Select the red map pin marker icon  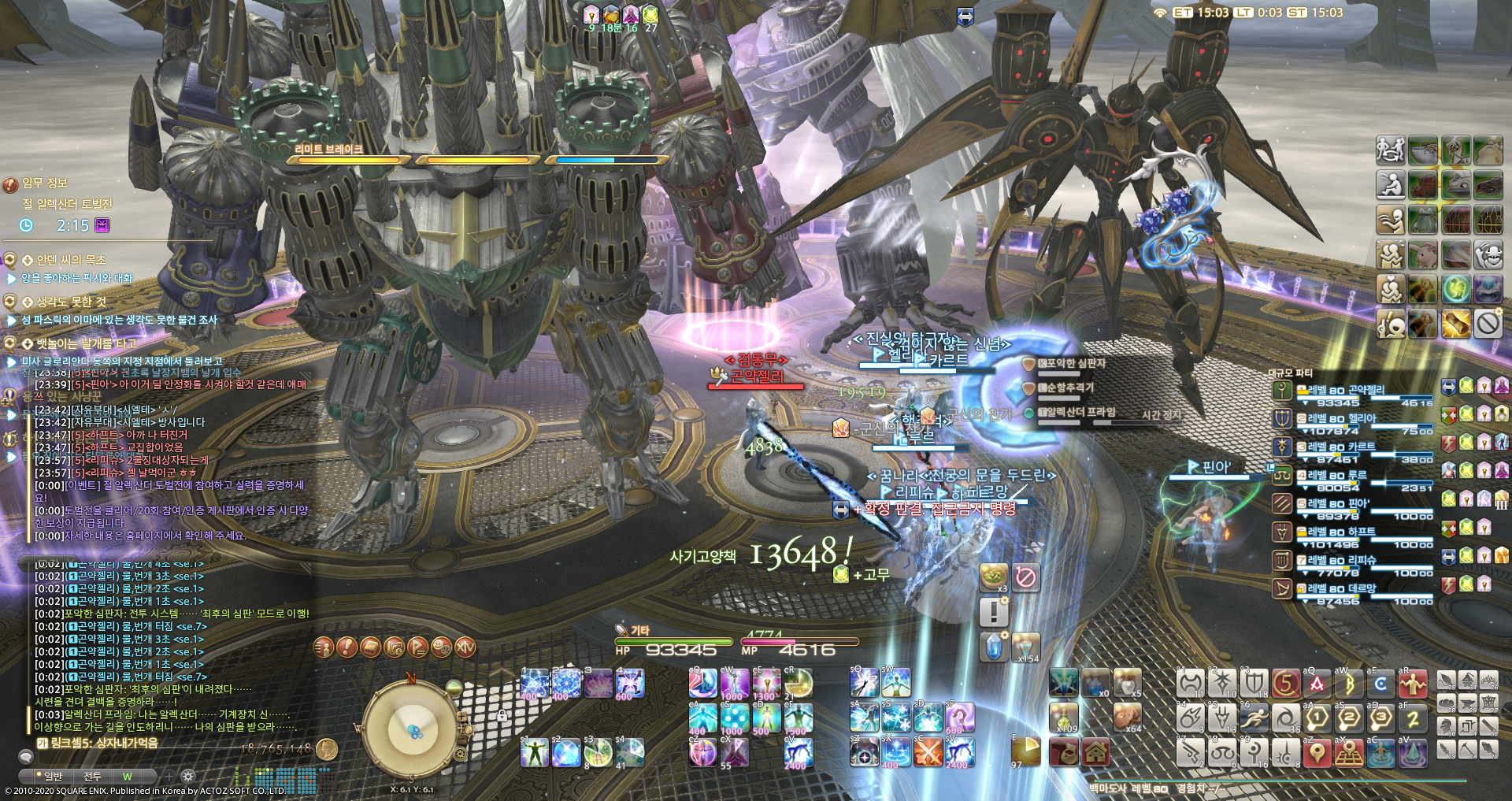click(1317, 753)
